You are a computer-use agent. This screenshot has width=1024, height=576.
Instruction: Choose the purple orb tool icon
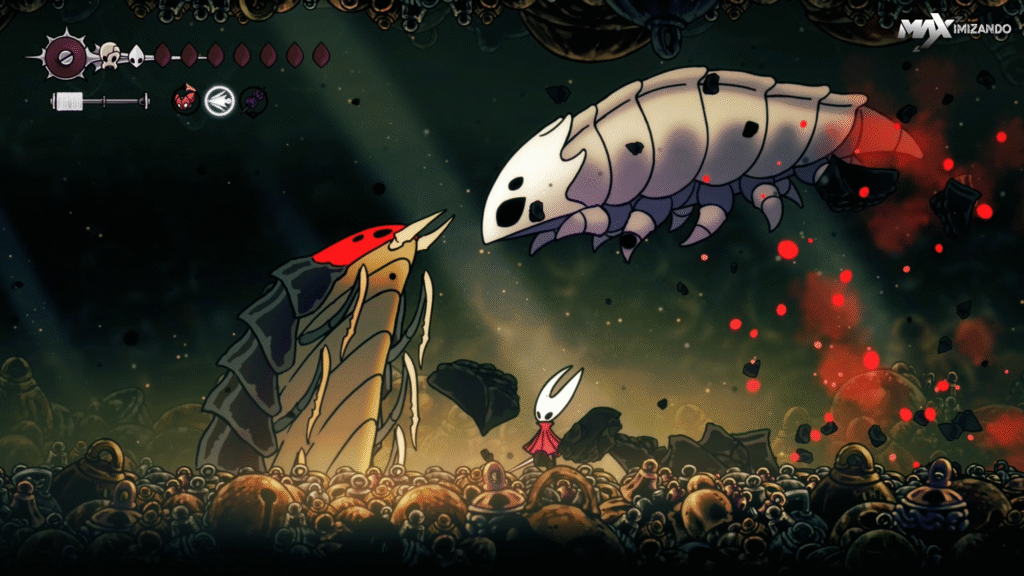pyautogui.click(x=253, y=99)
